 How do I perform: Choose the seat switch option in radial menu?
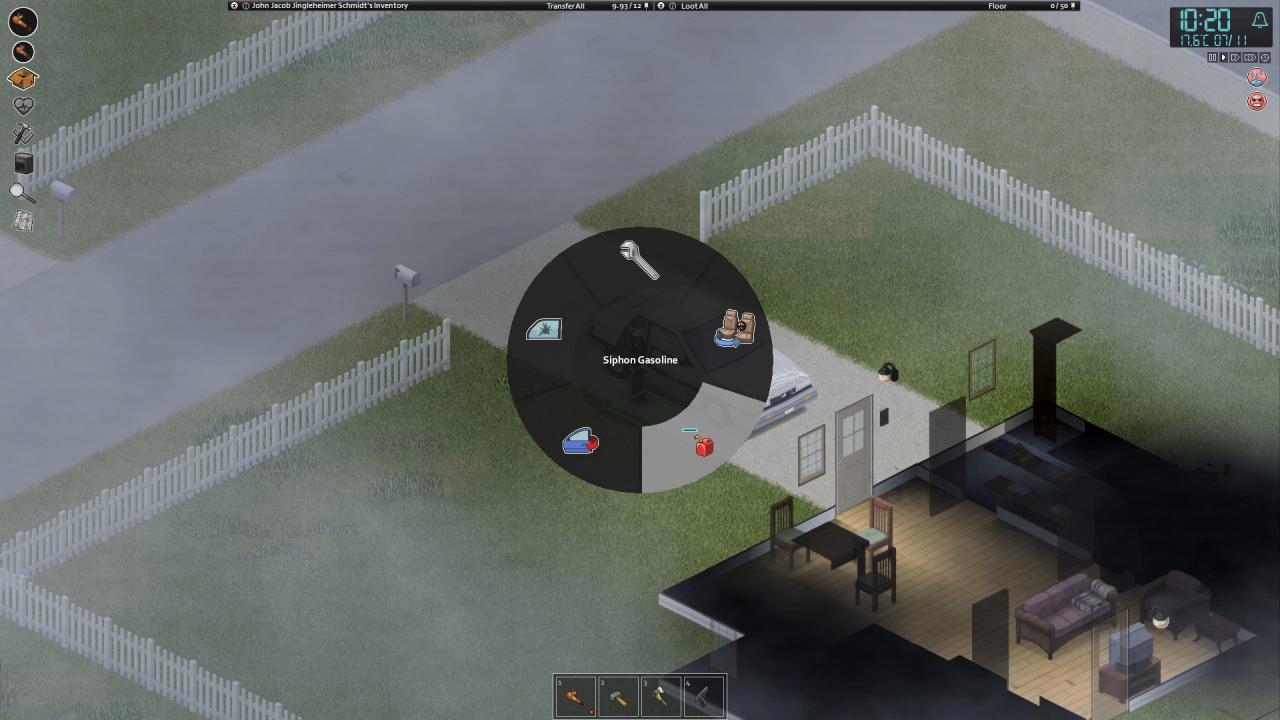[736, 329]
